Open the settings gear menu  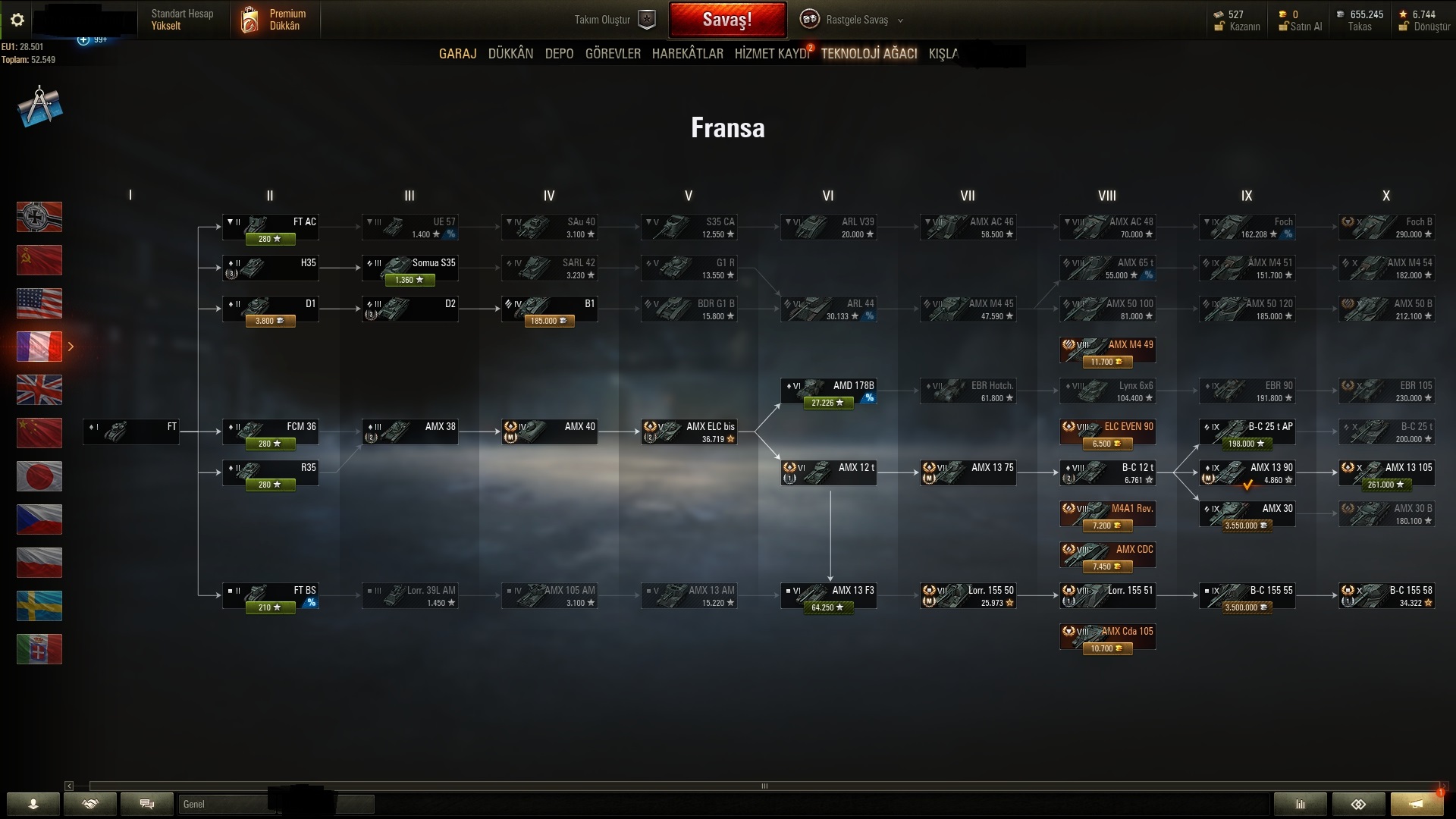[17, 20]
